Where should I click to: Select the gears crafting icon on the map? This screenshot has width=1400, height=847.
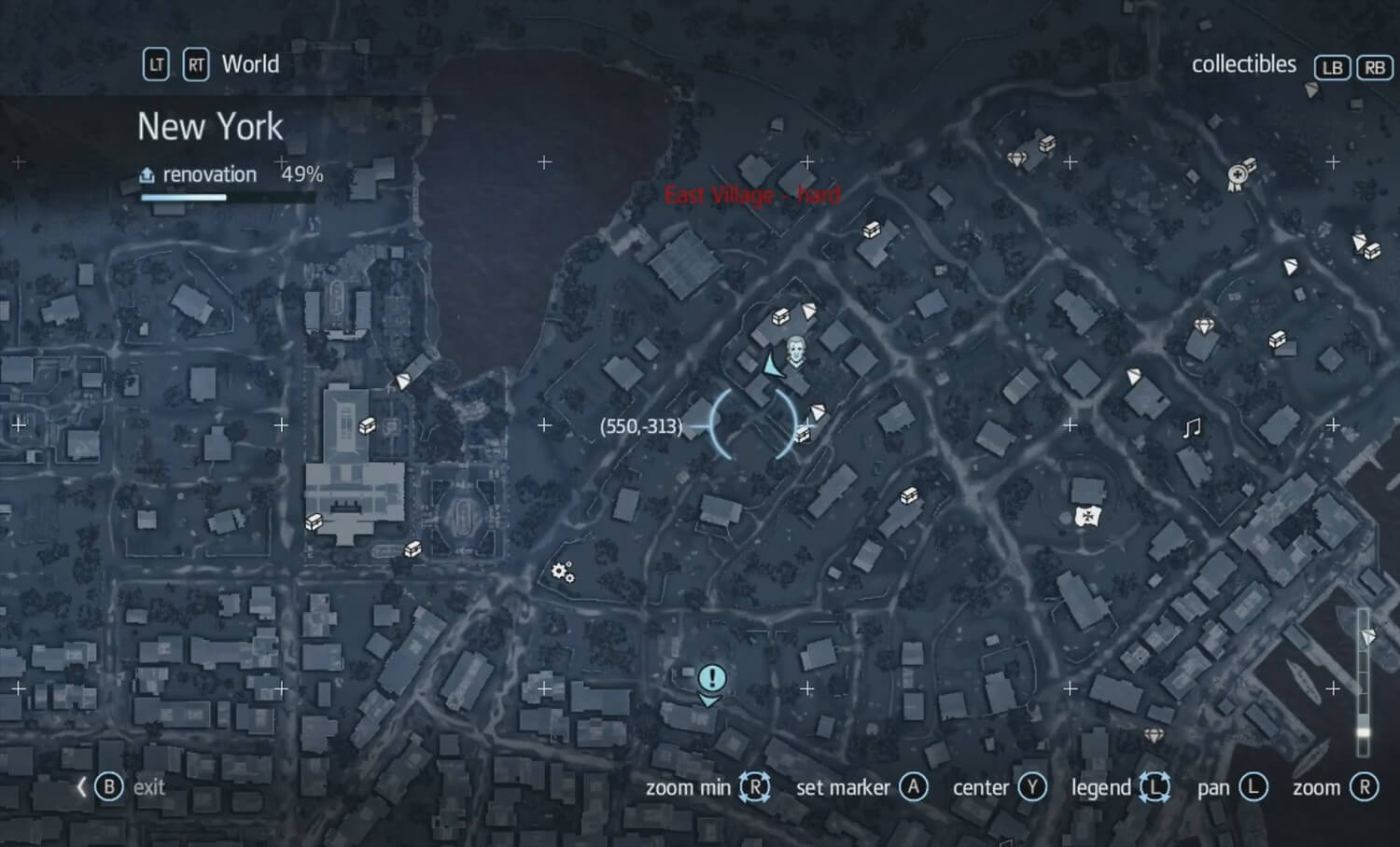[x=562, y=572]
